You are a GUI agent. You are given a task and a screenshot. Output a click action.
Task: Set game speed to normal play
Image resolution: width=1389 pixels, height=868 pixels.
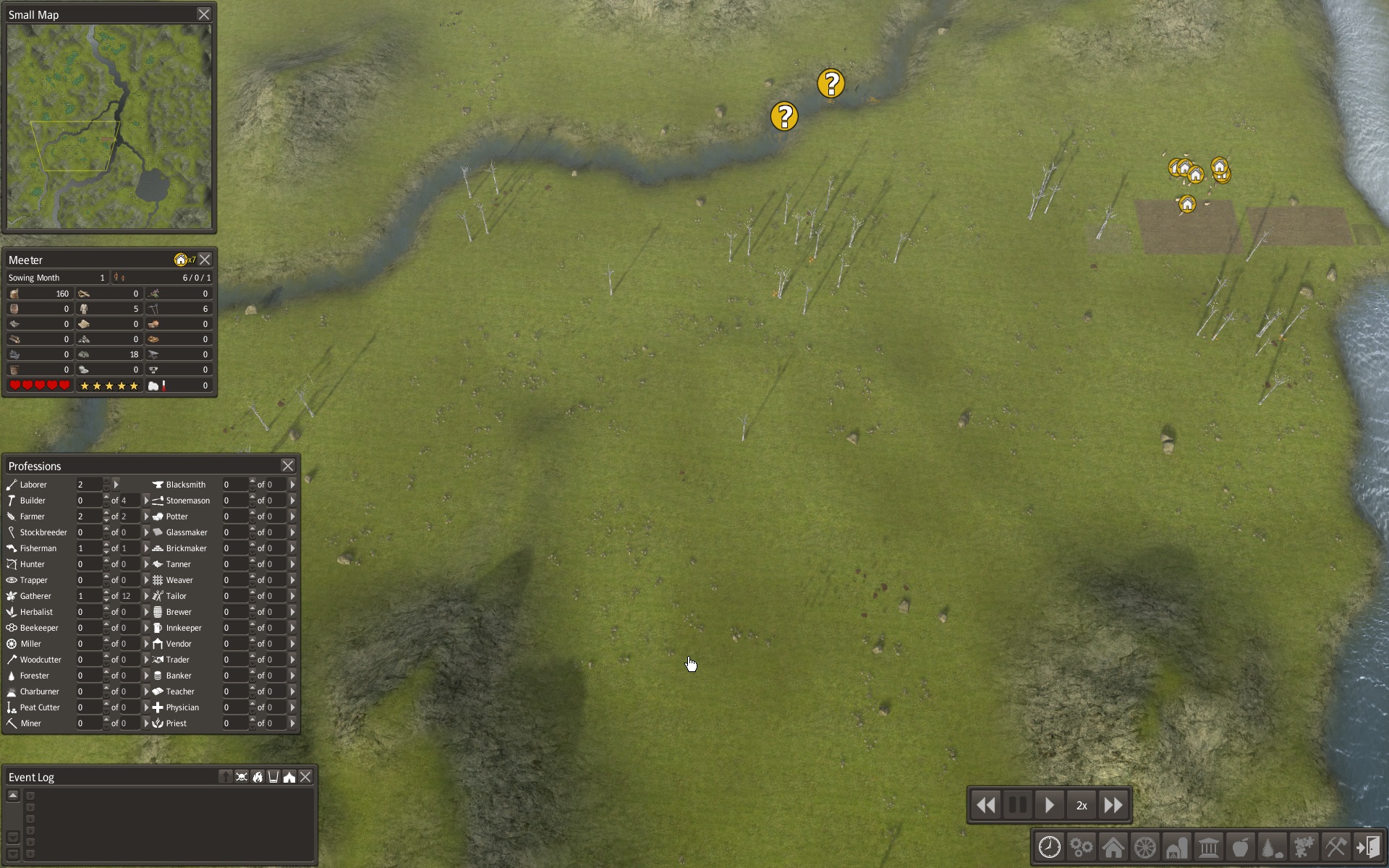tap(1049, 805)
